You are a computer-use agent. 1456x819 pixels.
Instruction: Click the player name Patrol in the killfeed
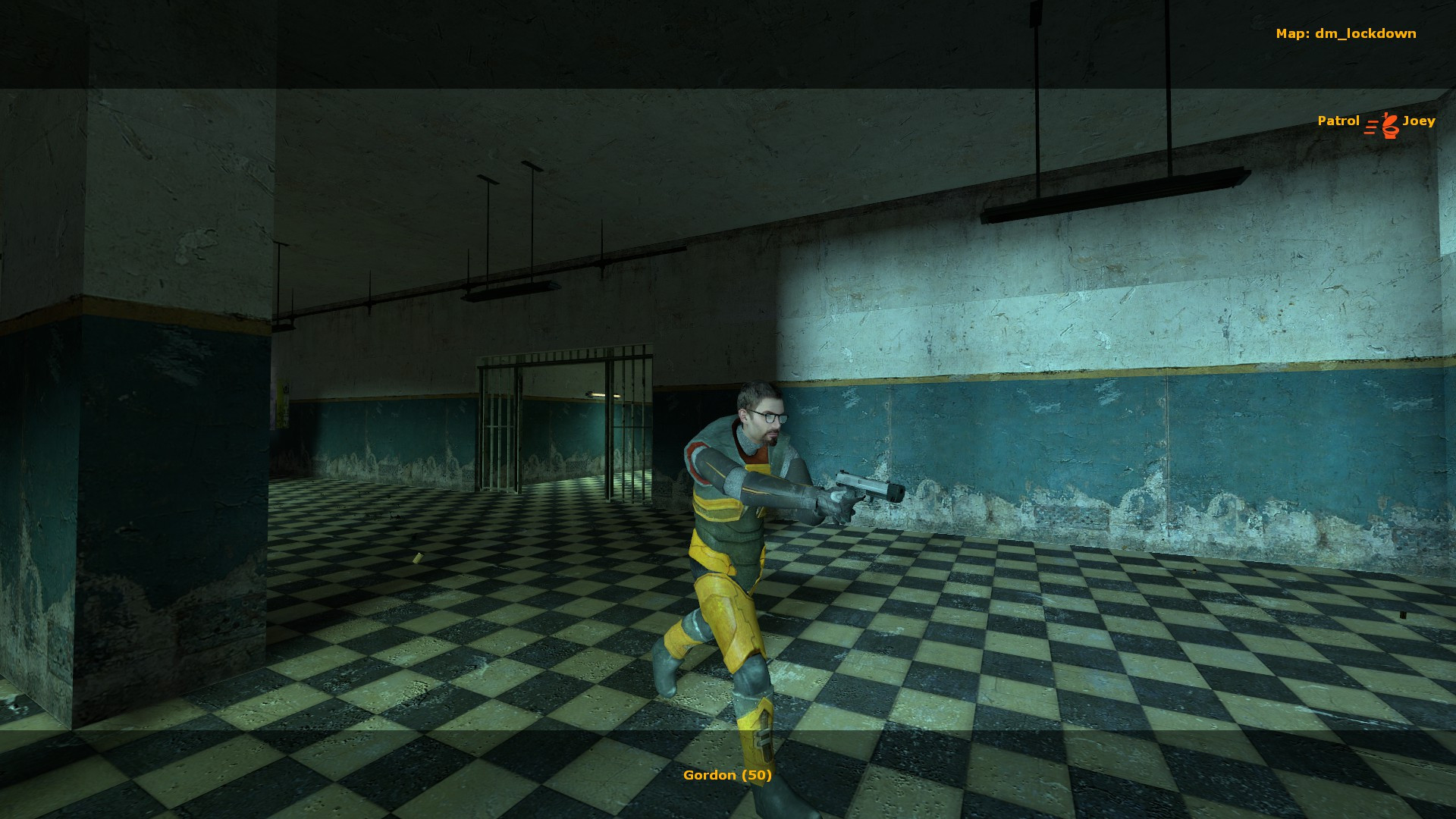(1338, 121)
